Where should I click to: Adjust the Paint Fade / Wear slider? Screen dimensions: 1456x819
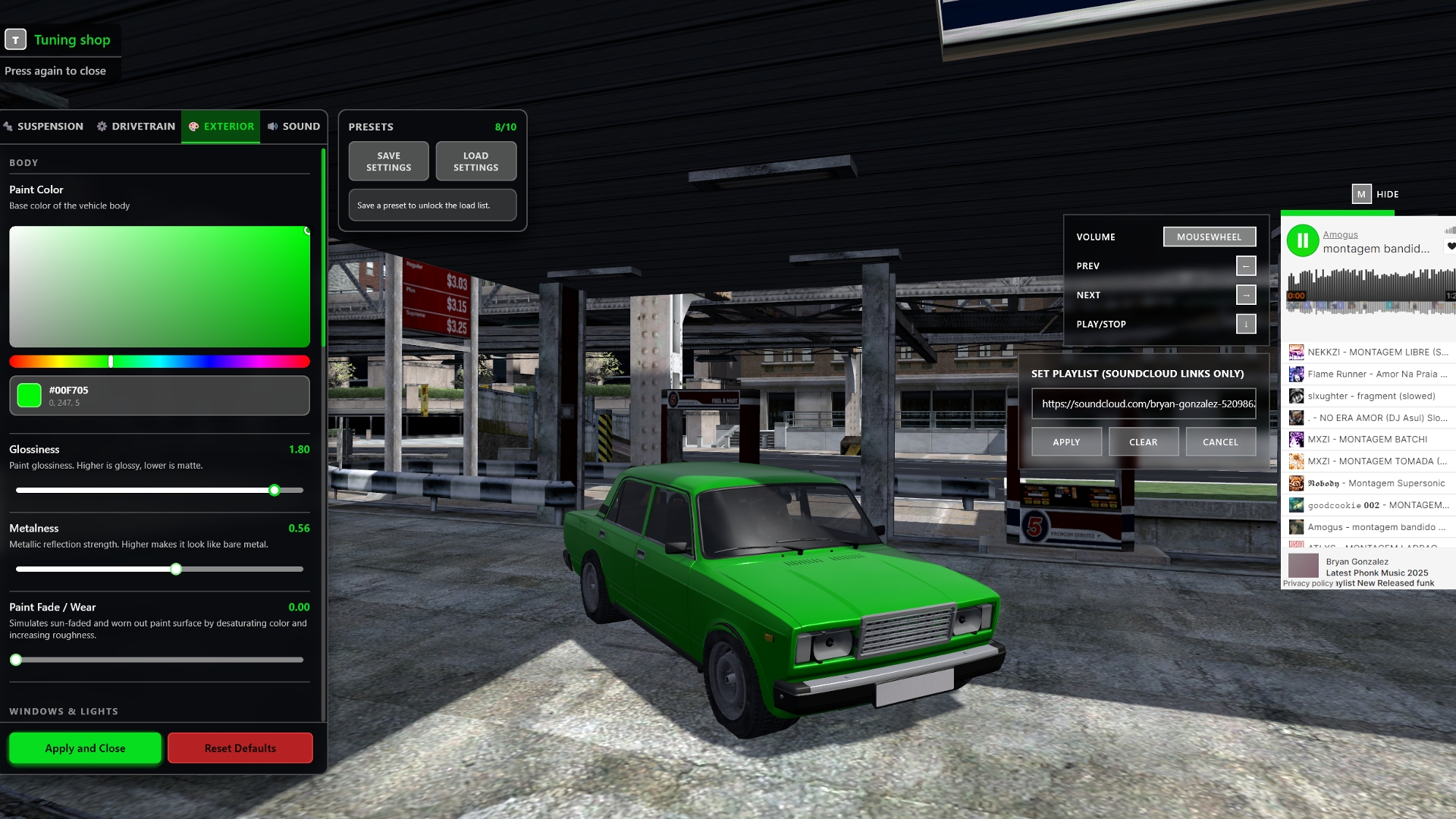[16, 661]
